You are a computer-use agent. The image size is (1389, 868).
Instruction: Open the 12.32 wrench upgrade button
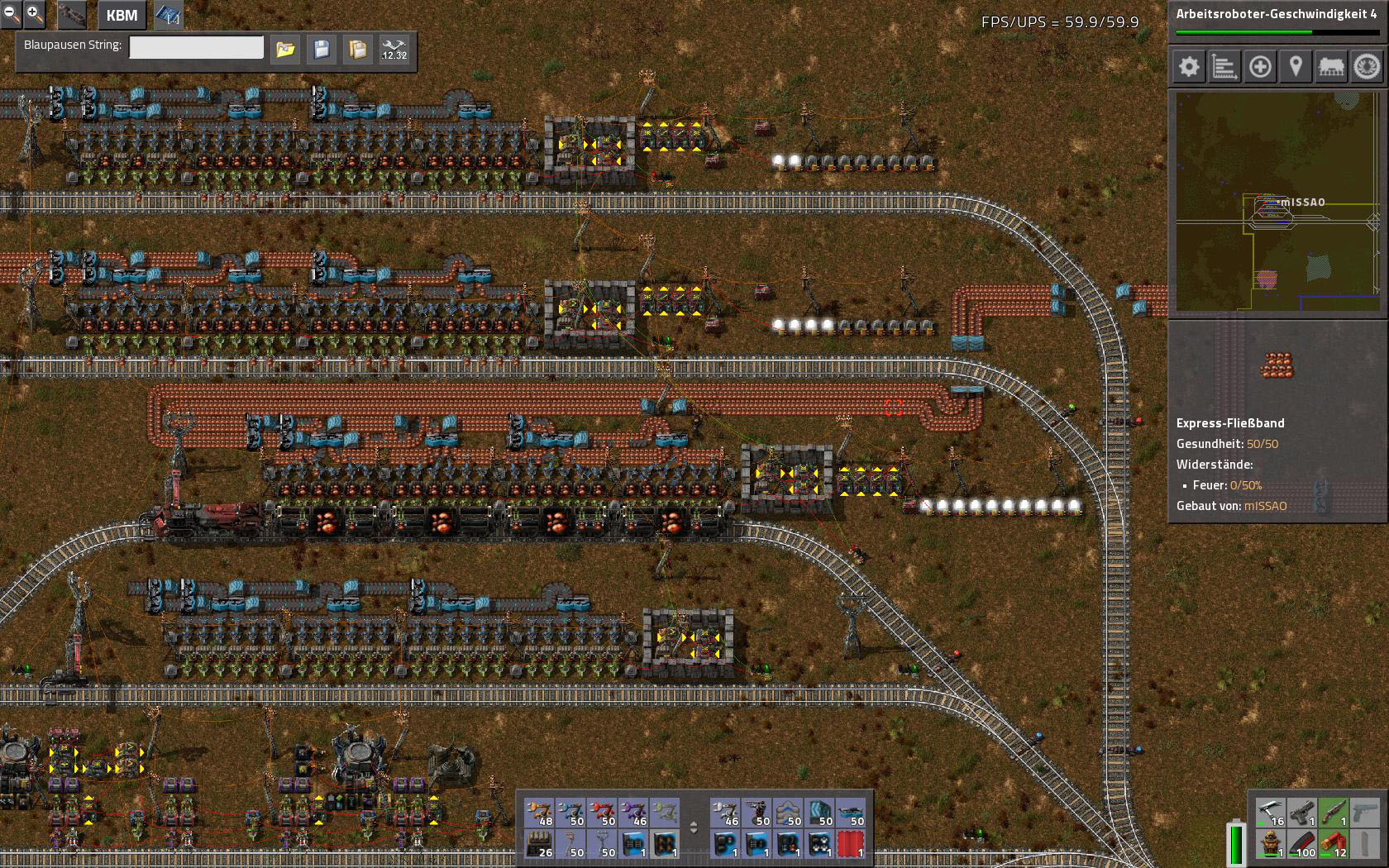pos(394,50)
